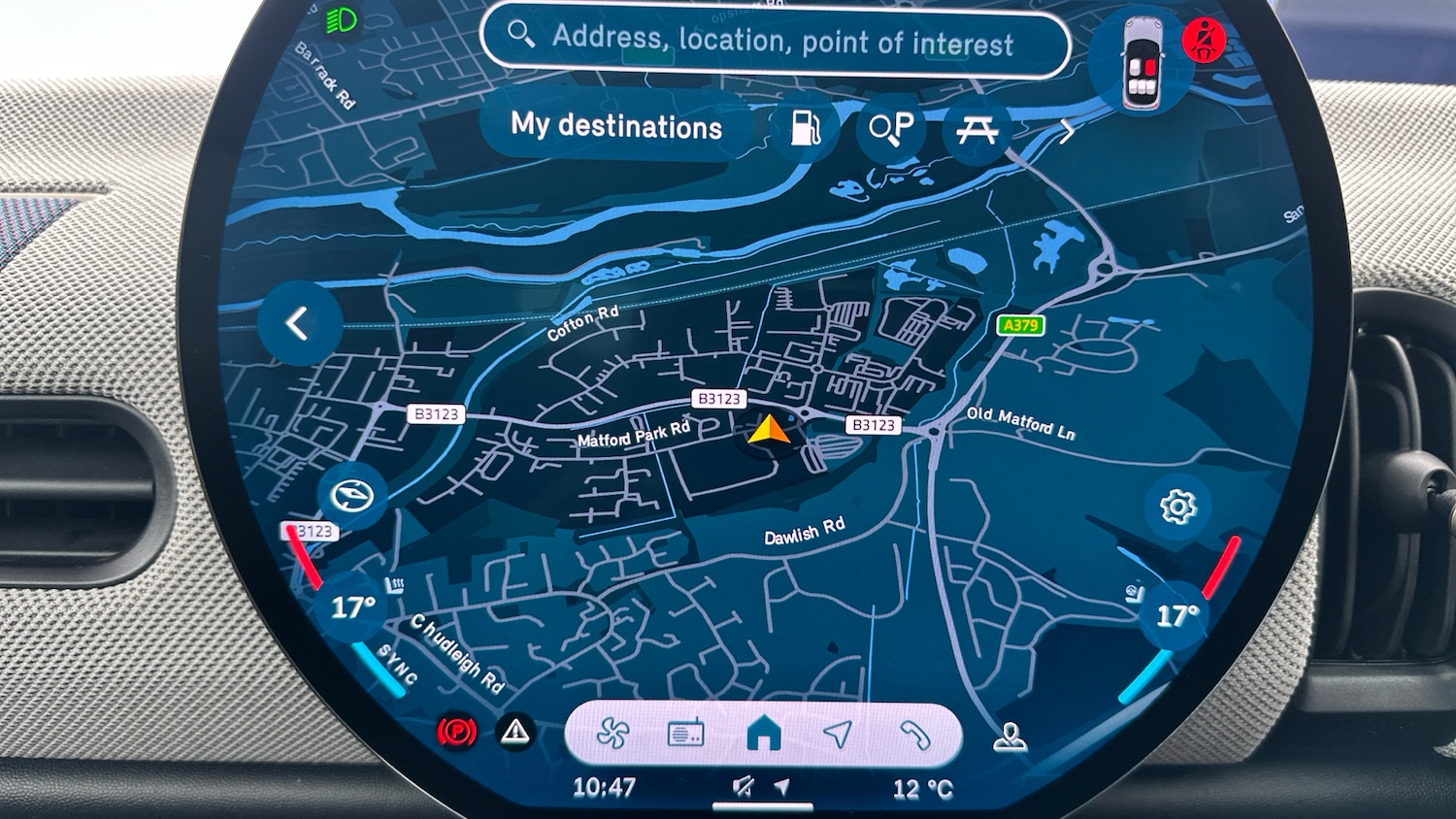The image size is (1456, 819).
Task: Open map settings gear
Action: coord(1177,507)
